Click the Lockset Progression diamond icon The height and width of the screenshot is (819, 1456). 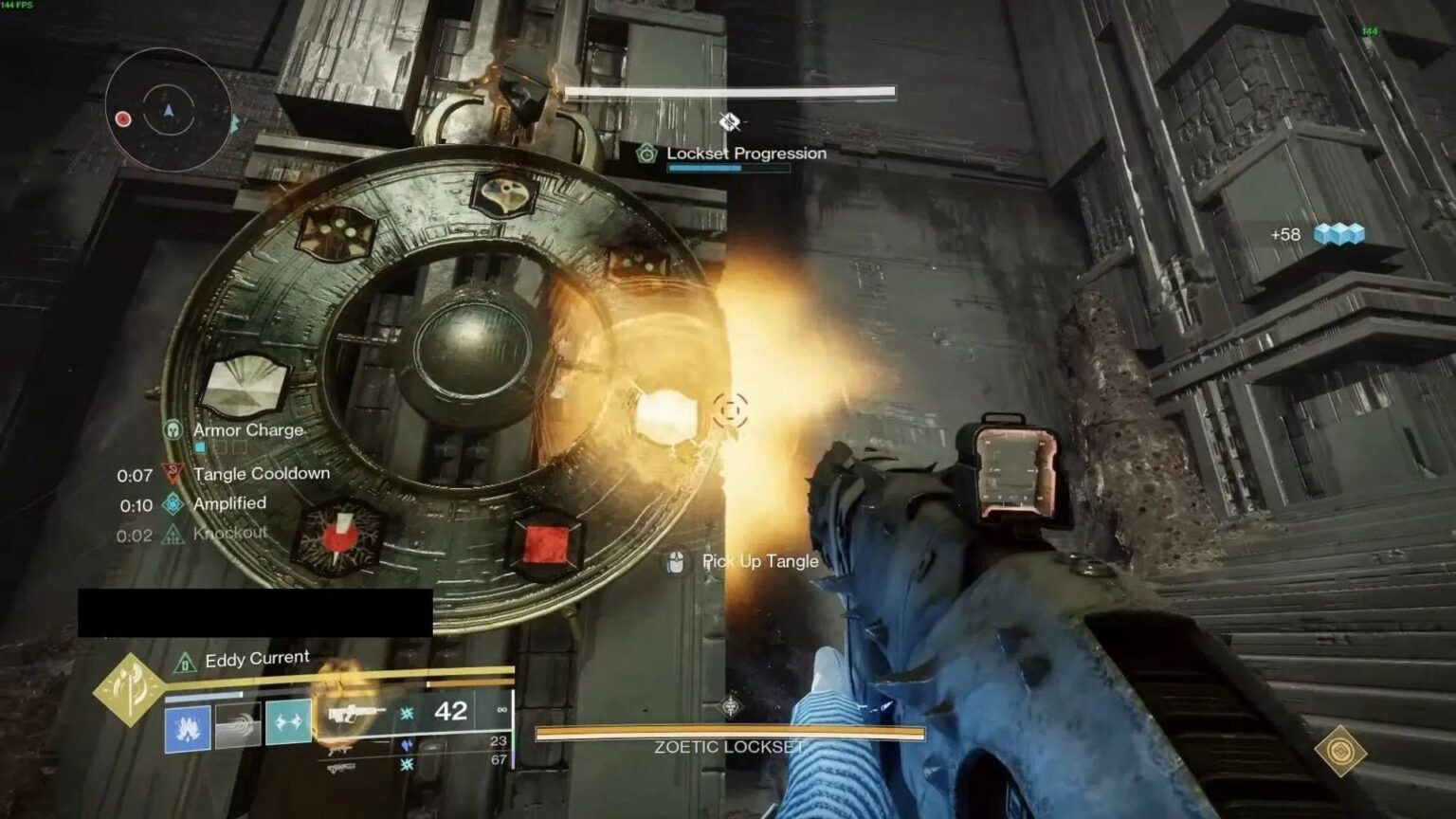[x=645, y=153]
